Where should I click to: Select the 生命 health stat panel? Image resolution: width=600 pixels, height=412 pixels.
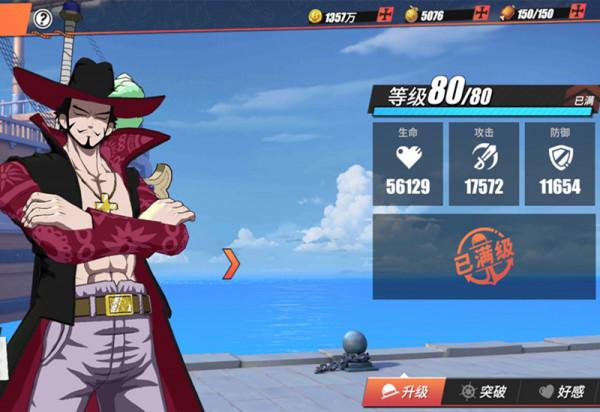pyautogui.click(x=408, y=164)
